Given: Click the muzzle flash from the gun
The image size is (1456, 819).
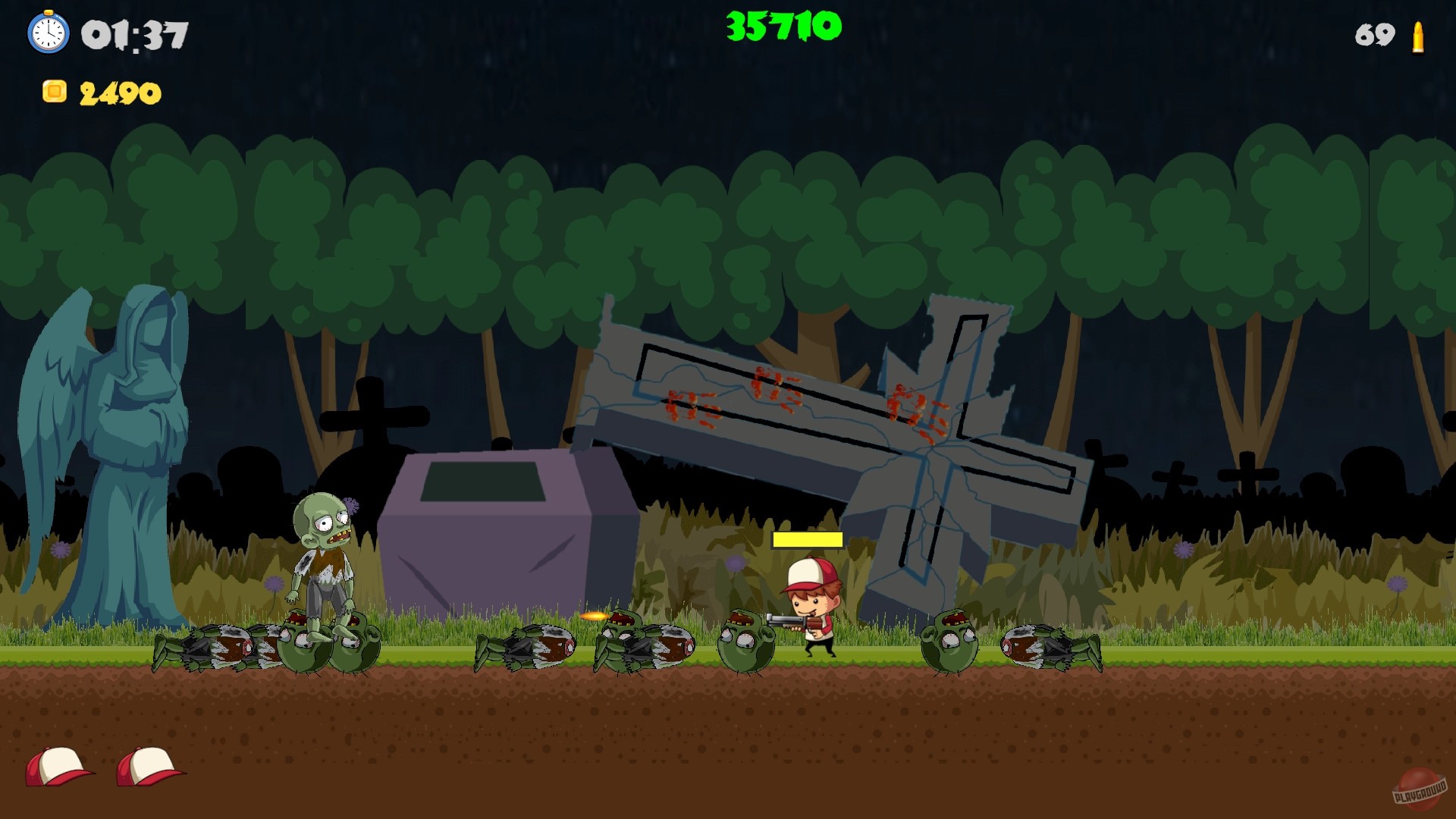Looking at the screenshot, I should pyautogui.click(x=595, y=617).
